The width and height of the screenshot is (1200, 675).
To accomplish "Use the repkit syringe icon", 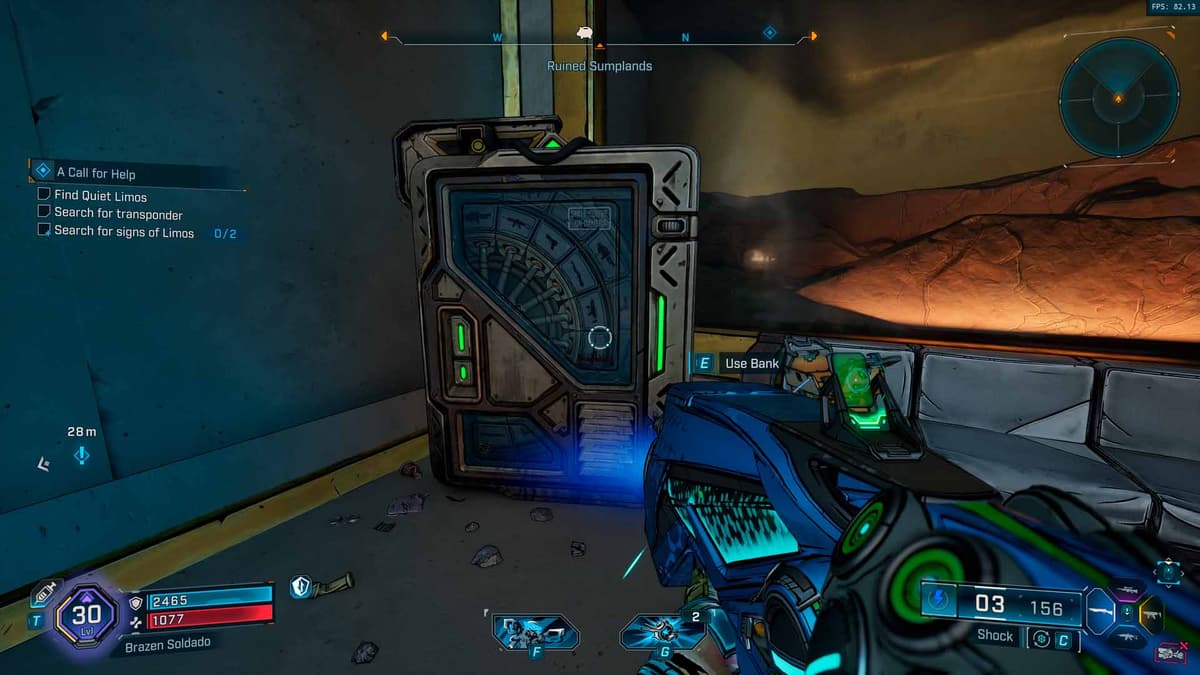I will 44,593.
